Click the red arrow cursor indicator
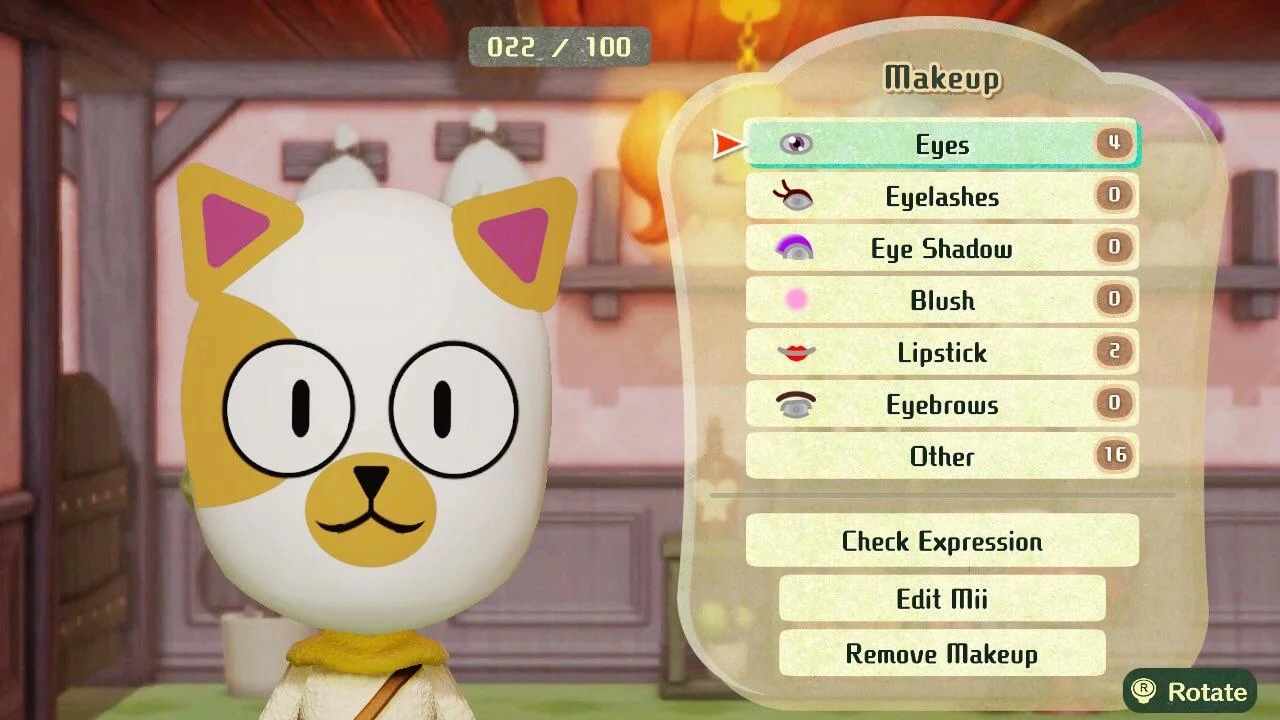 (722, 144)
